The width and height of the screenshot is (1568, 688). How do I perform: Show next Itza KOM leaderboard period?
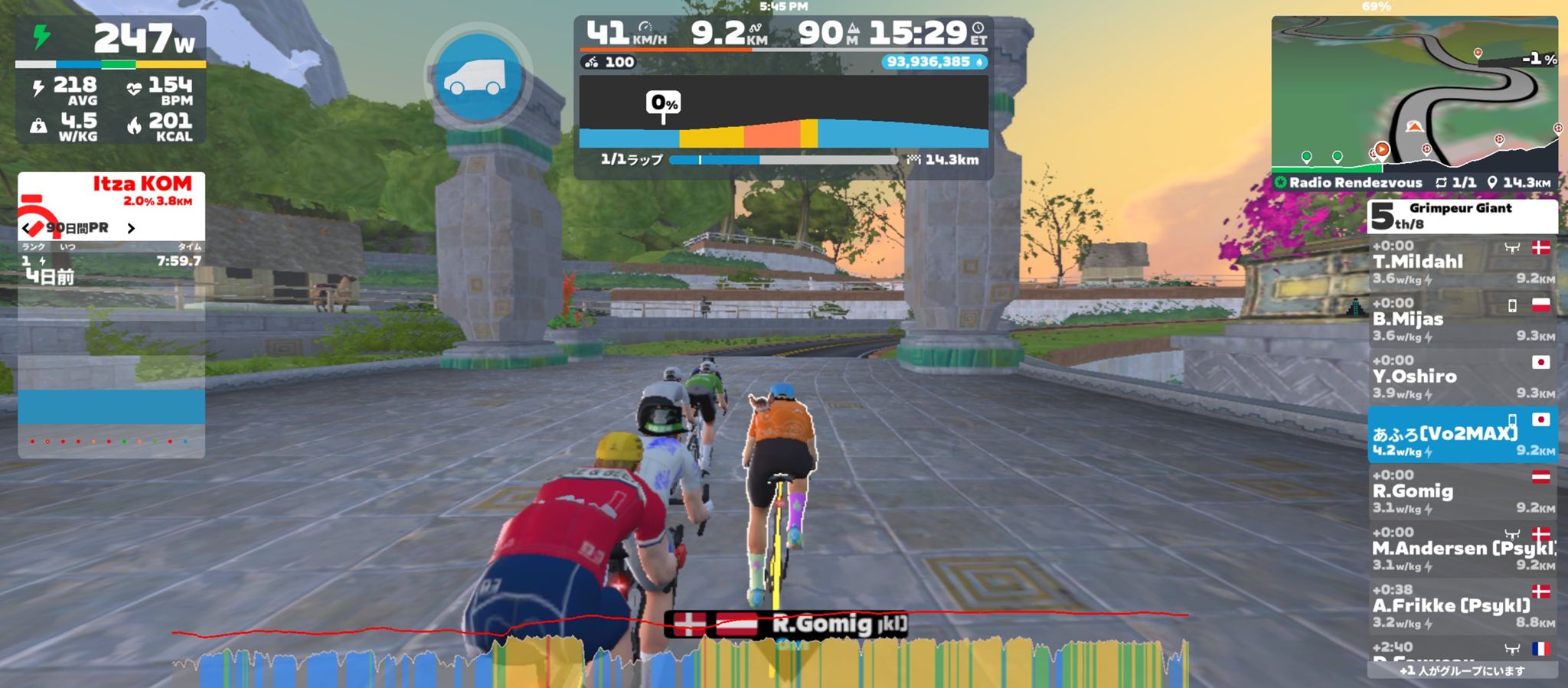pyautogui.click(x=131, y=228)
